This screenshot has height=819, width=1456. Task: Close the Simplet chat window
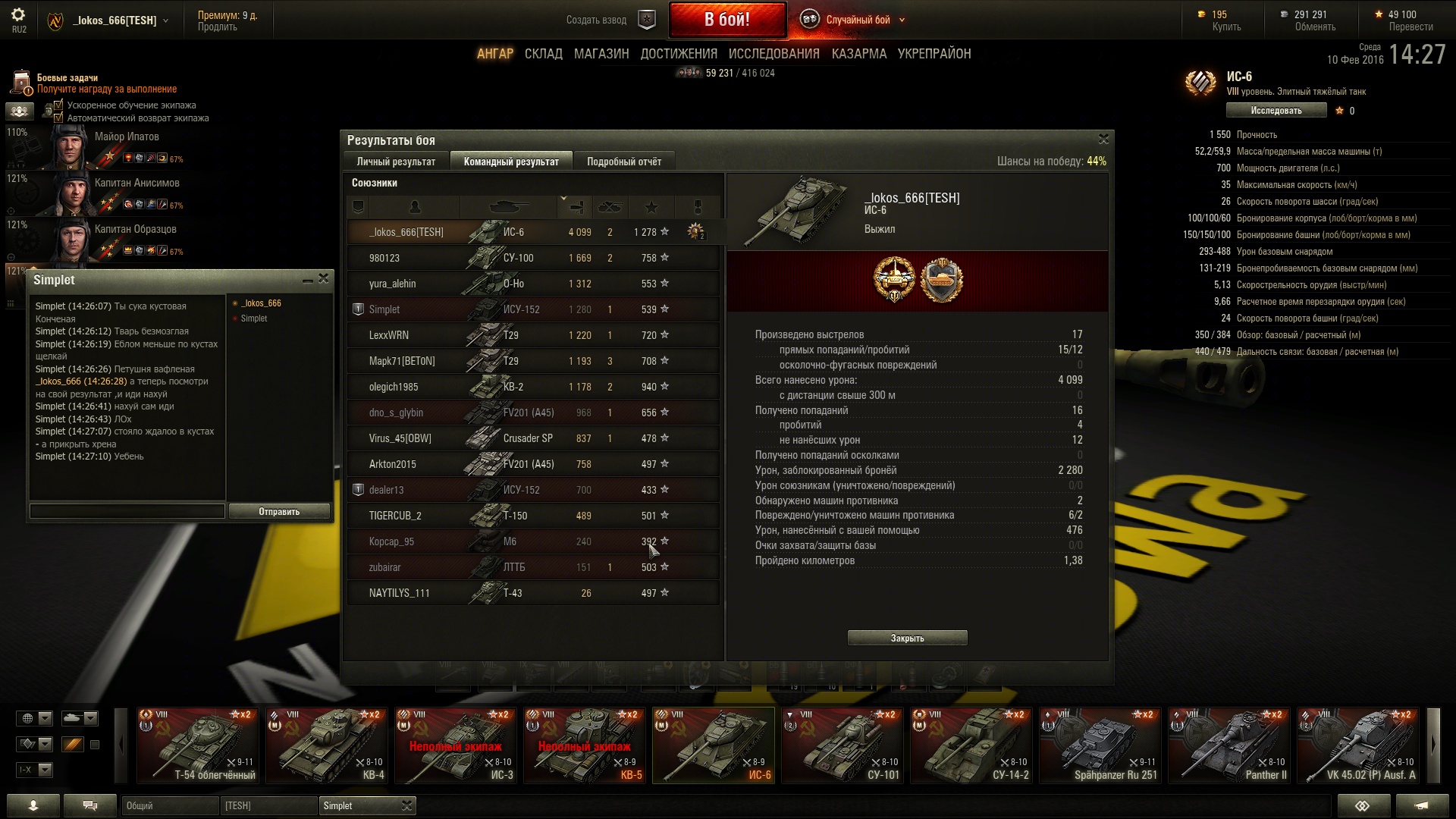[x=324, y=279]
